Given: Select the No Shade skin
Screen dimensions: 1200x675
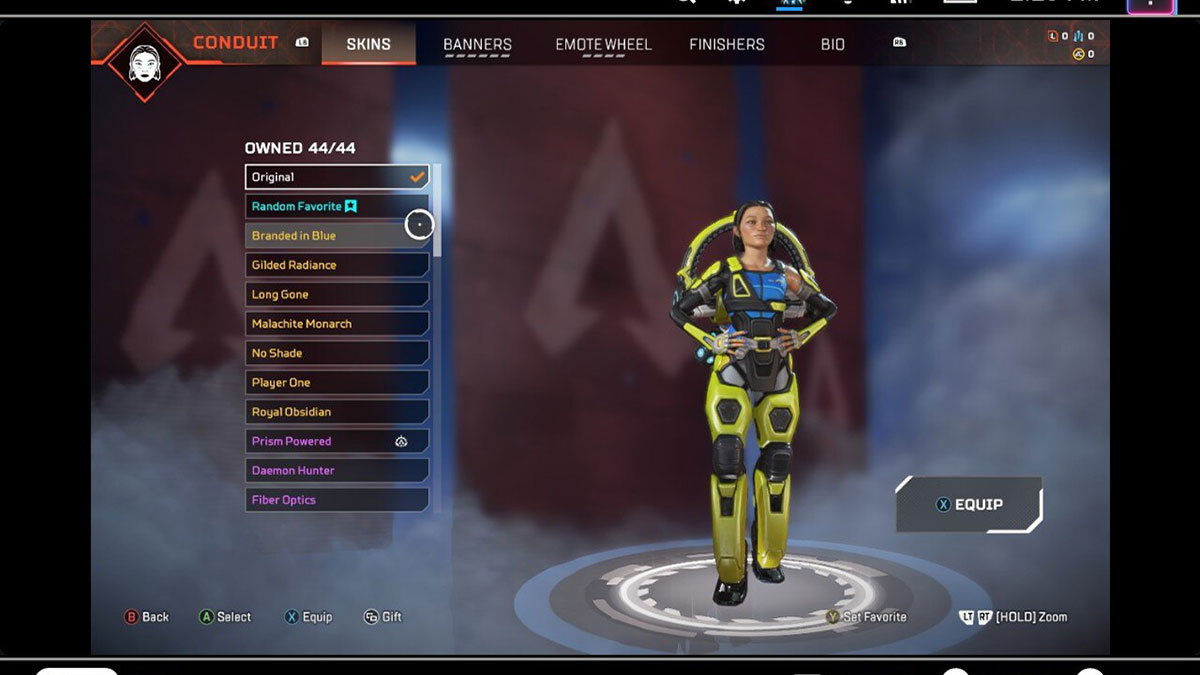Looking at the screenshot, I should (x=337, y=353).
